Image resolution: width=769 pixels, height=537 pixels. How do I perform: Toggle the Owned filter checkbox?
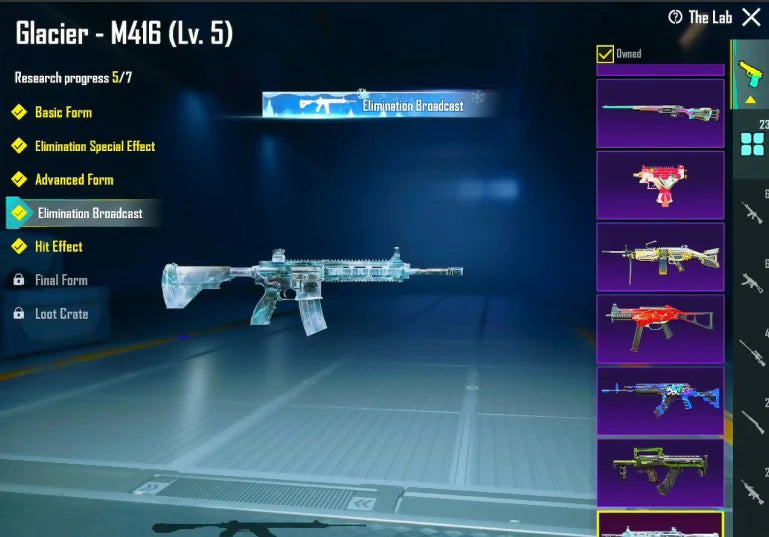click(x=605, y=54)
